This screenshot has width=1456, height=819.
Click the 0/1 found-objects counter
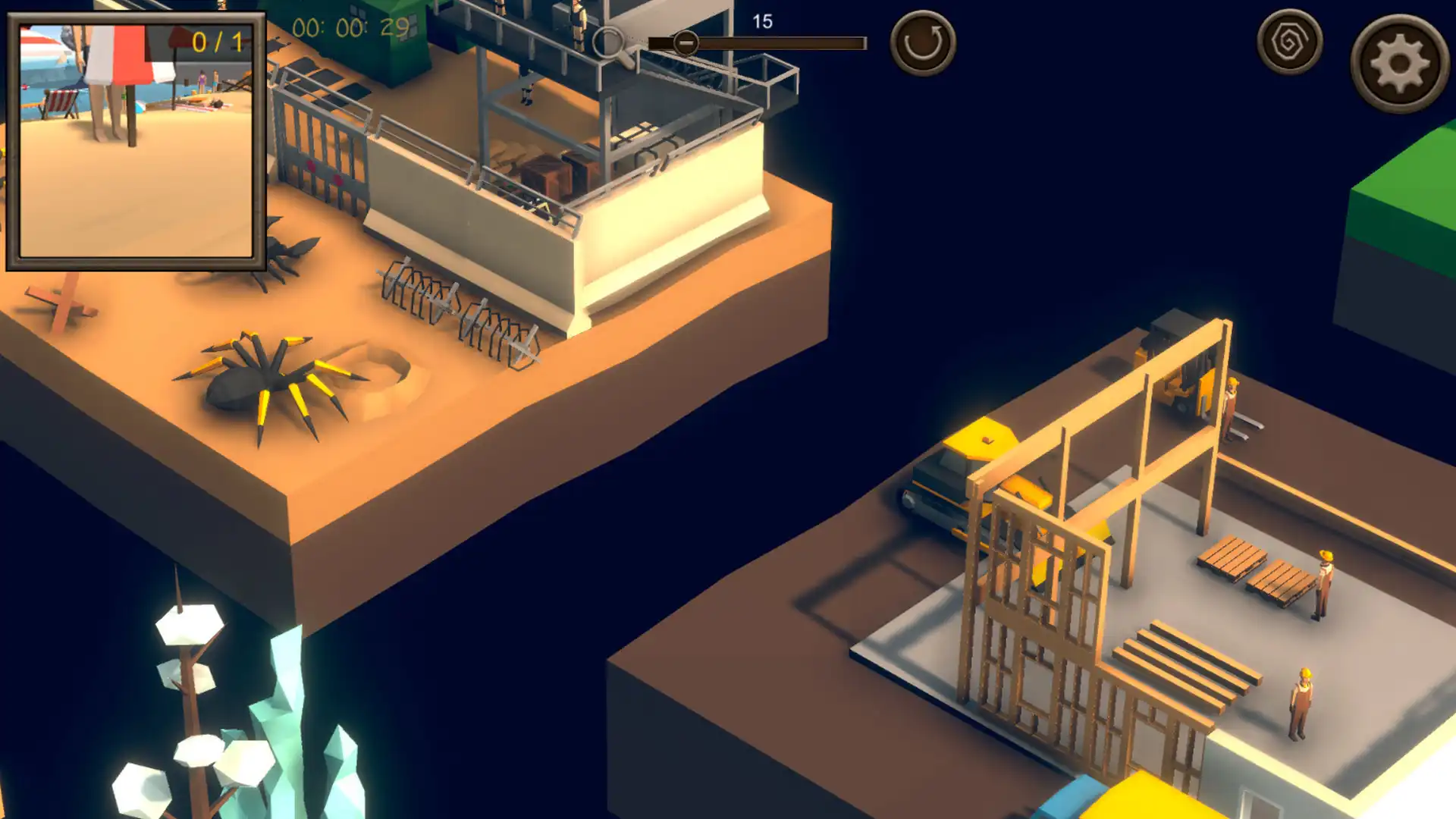(x=218, y=43)
